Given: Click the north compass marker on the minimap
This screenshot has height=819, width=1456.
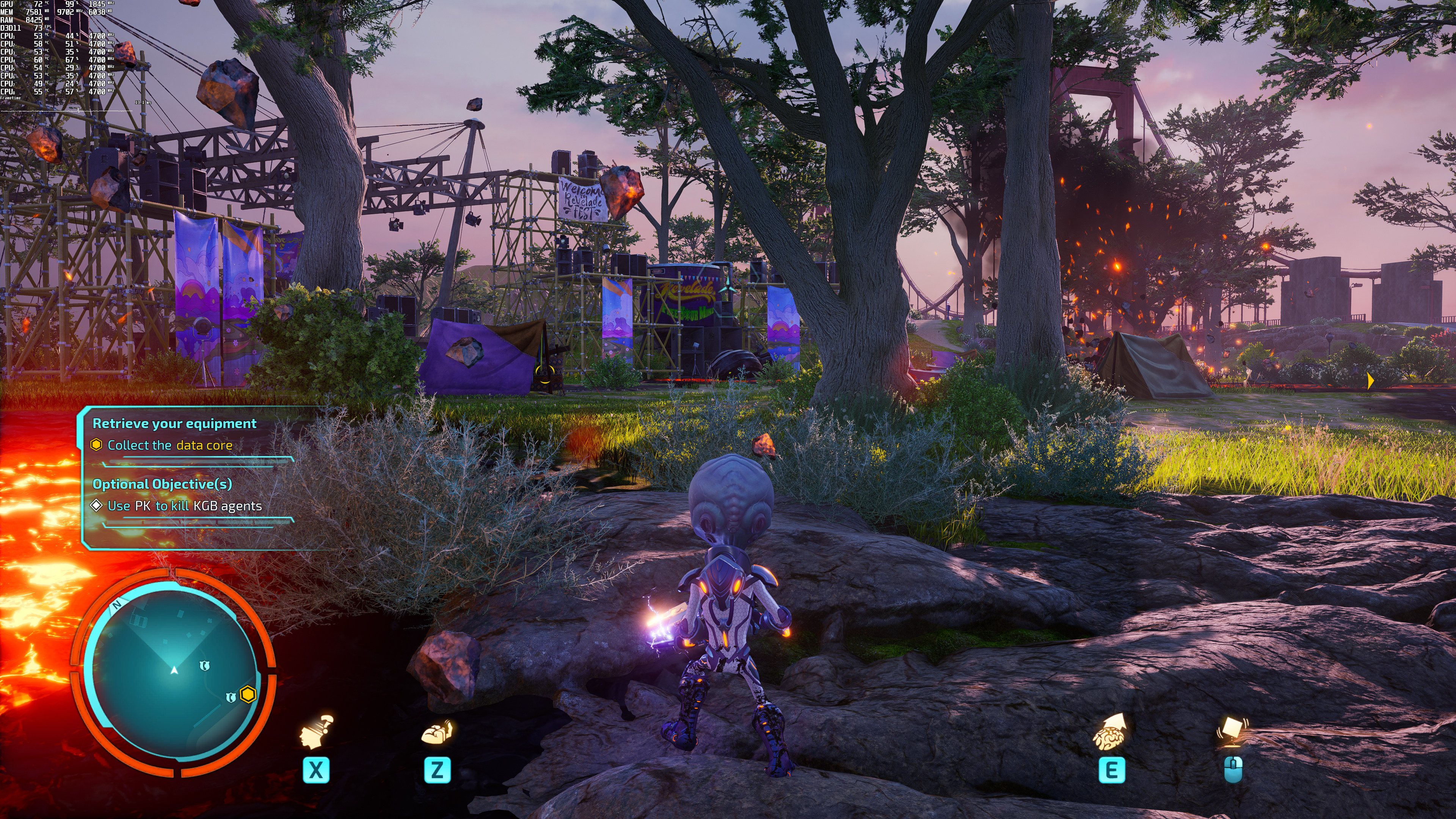Looking at the screenshot, I should (117, 605).
